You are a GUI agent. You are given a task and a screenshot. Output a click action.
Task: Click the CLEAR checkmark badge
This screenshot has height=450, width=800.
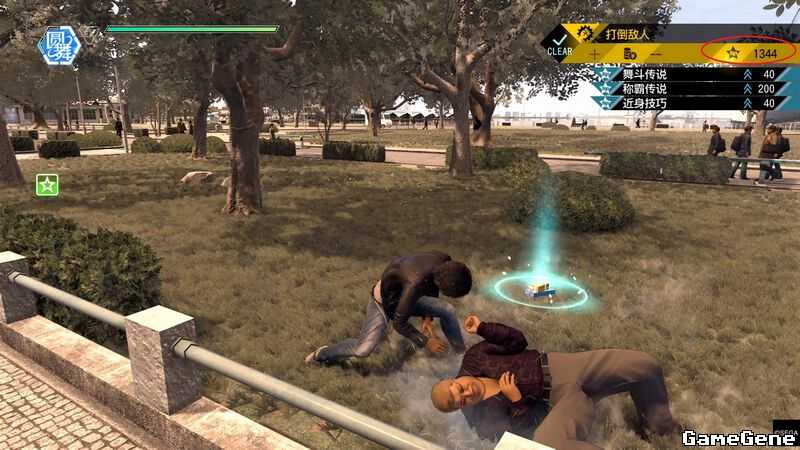coord(561,45)
